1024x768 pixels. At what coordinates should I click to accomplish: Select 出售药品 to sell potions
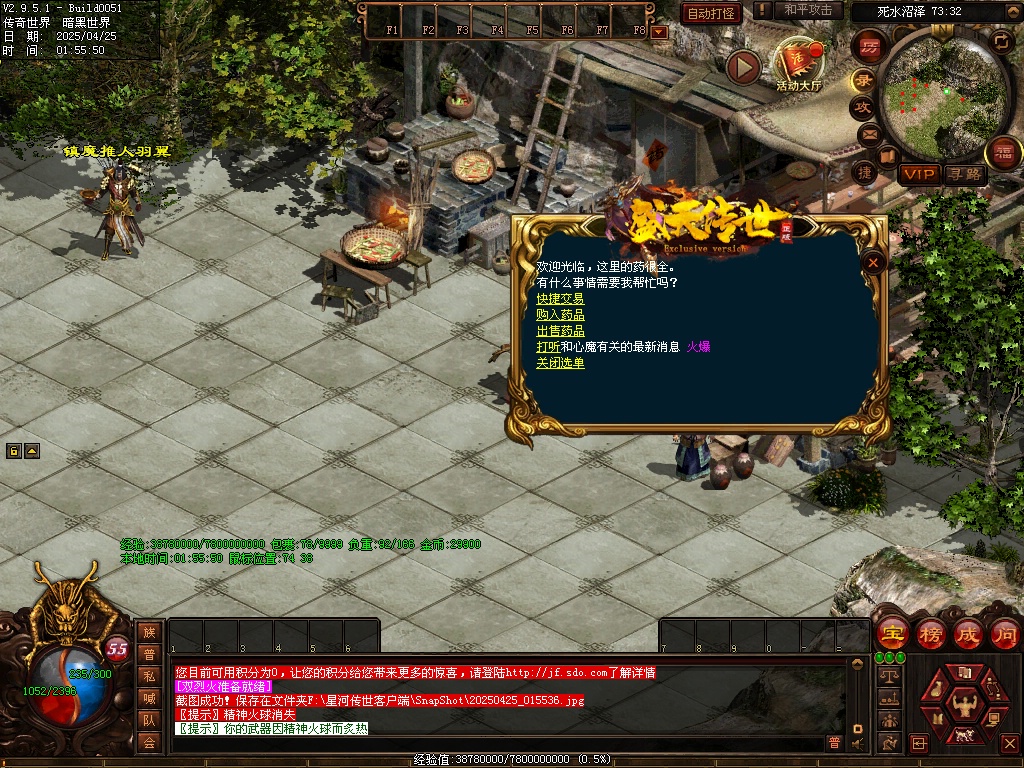(560, 331)
